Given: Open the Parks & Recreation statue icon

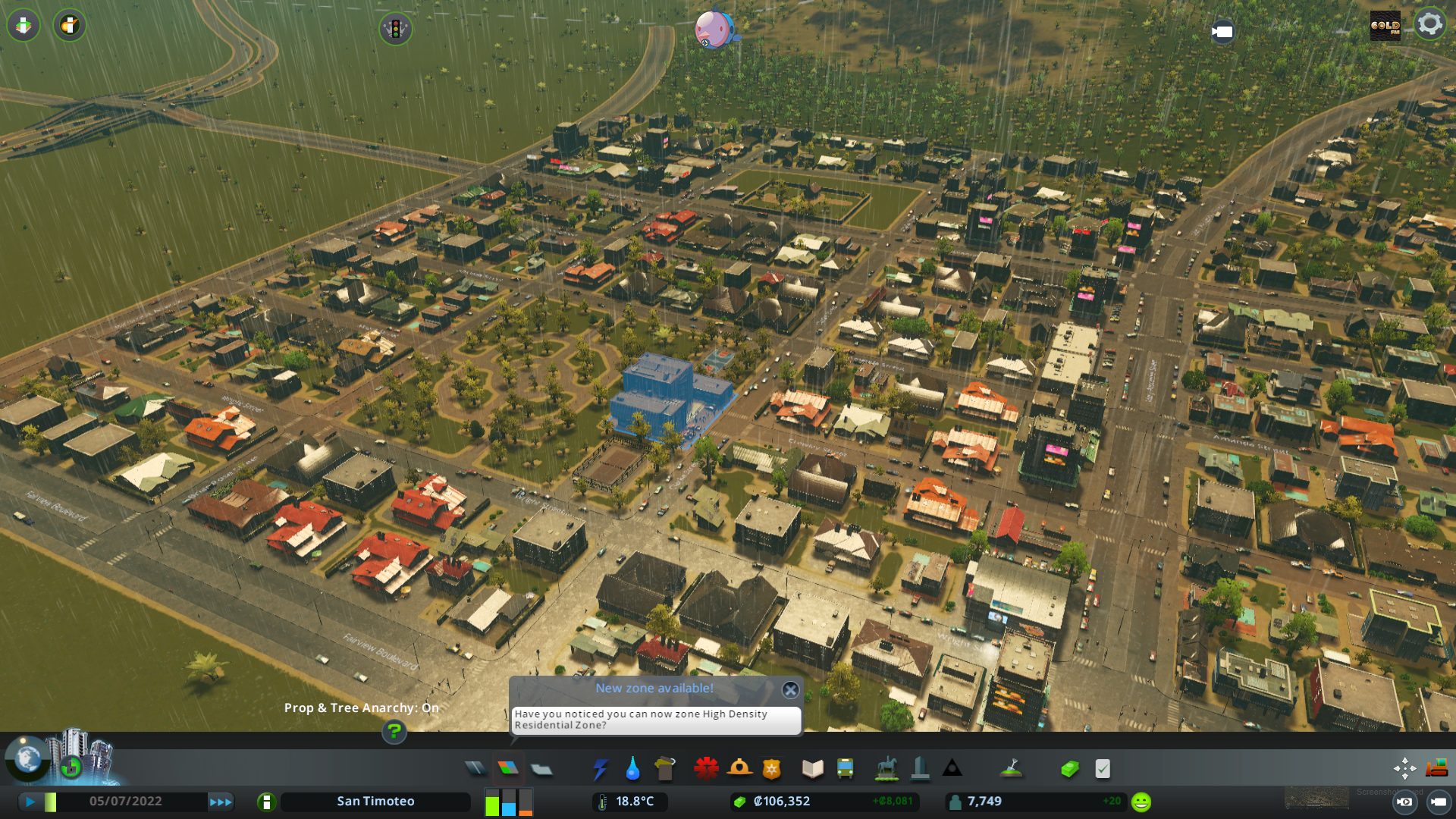Looking at the screenshot, I should pyautogui.click(x=886, y=768).
